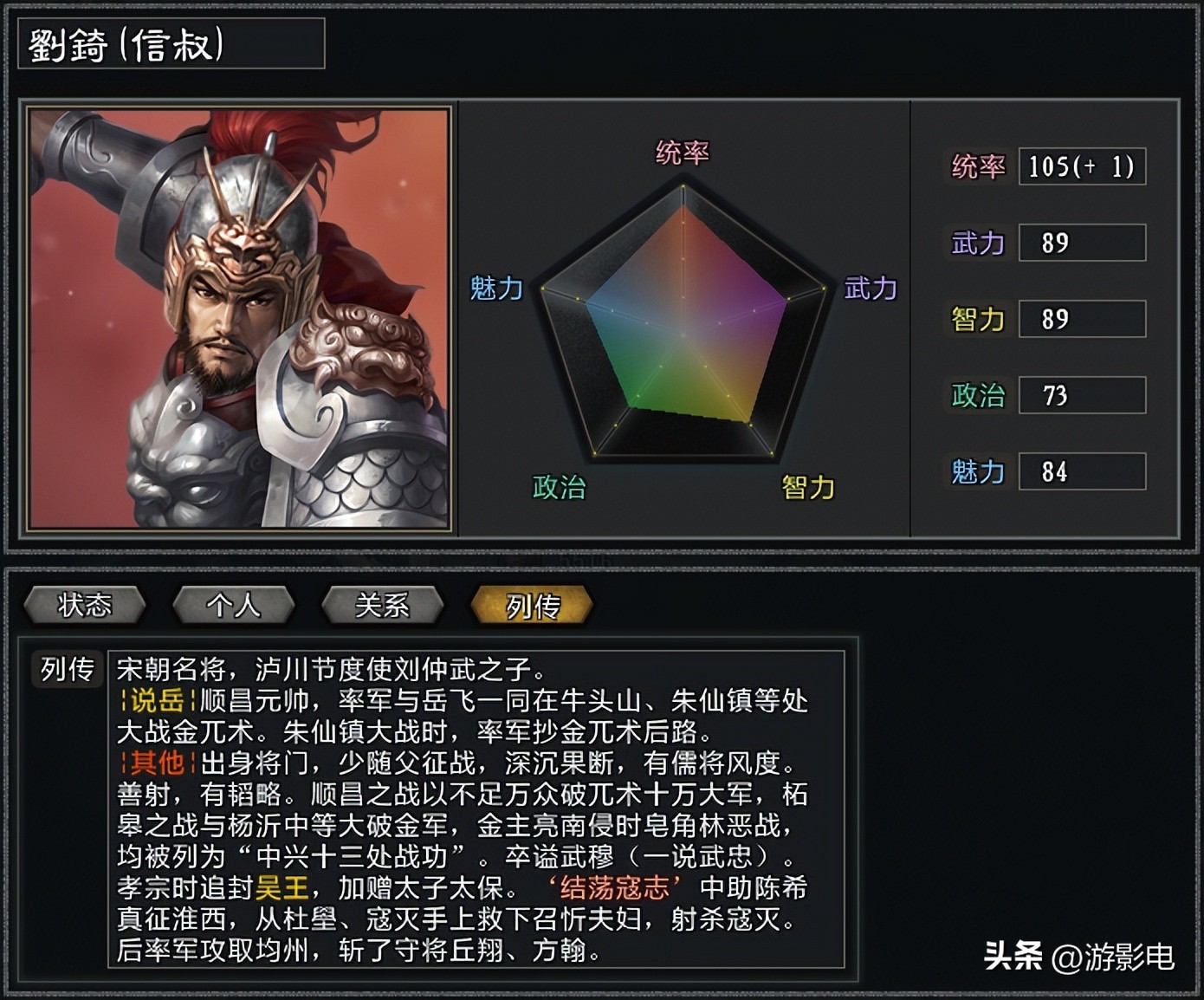Select the character portrait of 劉錡

(x=238, y=316)
